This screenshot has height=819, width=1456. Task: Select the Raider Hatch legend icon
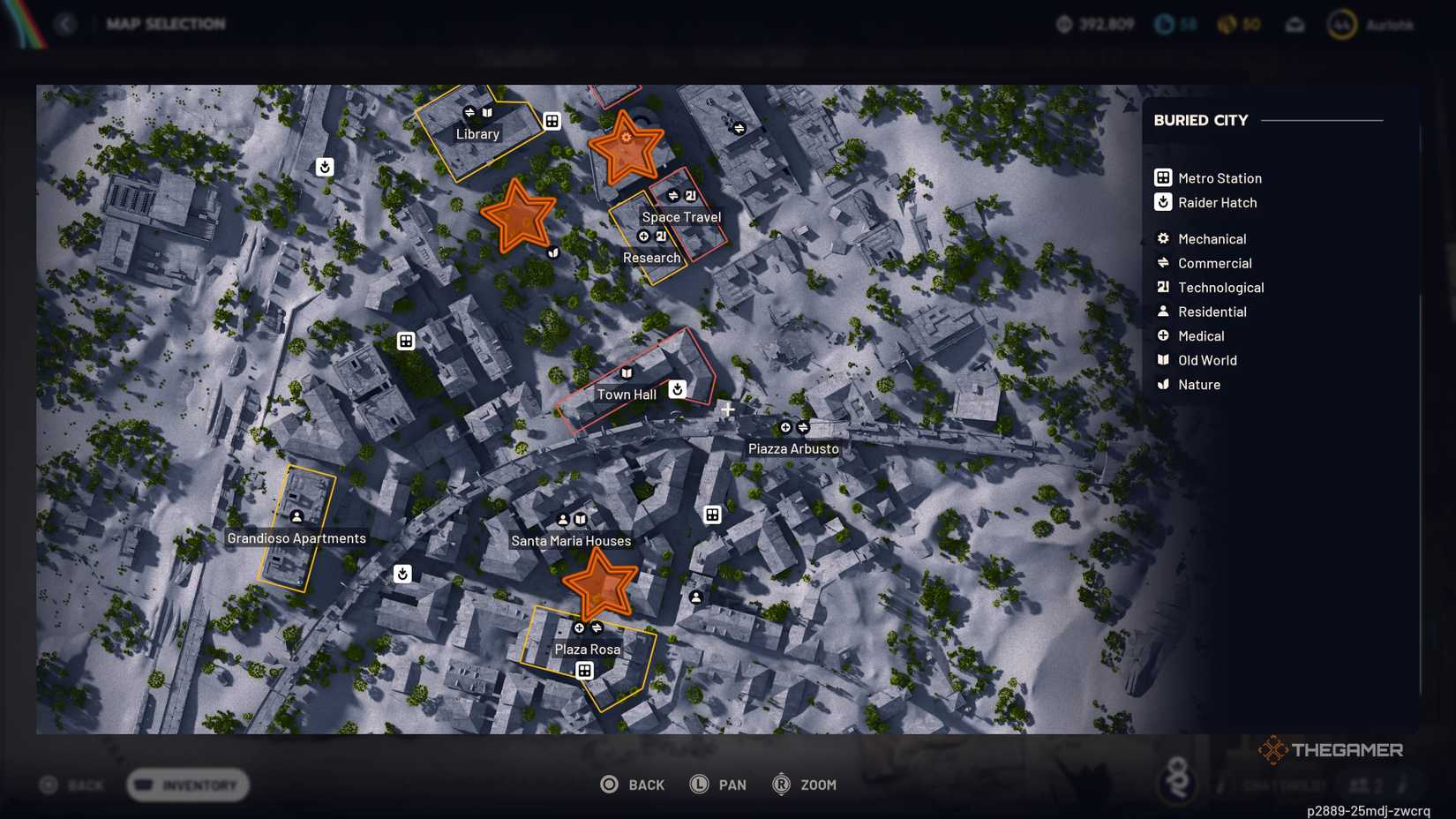[1162, 202]
